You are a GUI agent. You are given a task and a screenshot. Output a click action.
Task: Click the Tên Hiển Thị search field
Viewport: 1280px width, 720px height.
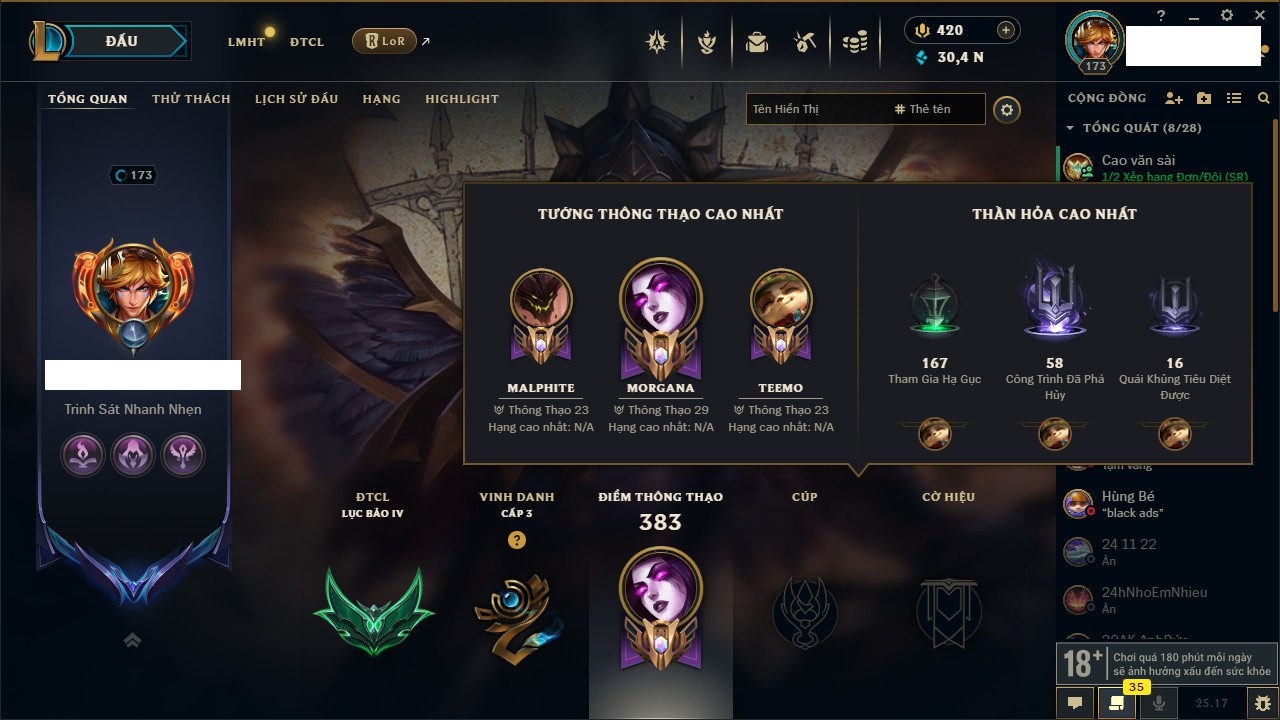point(815,109)
